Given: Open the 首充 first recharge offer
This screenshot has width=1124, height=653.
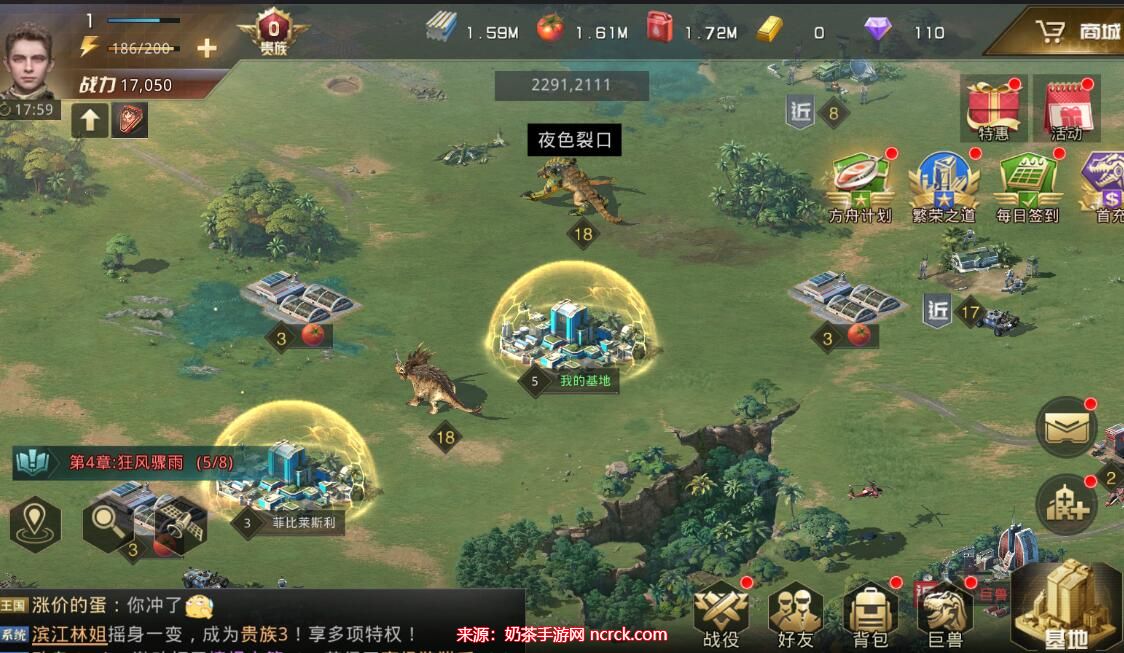Looking at the screenshot, I should [1105, 186].
